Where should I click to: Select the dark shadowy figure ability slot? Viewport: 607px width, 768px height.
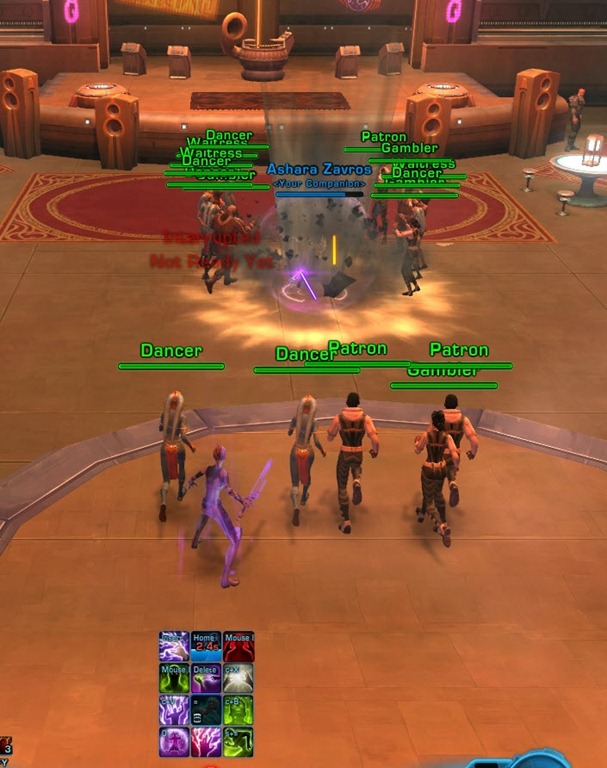tap(206, 710)
